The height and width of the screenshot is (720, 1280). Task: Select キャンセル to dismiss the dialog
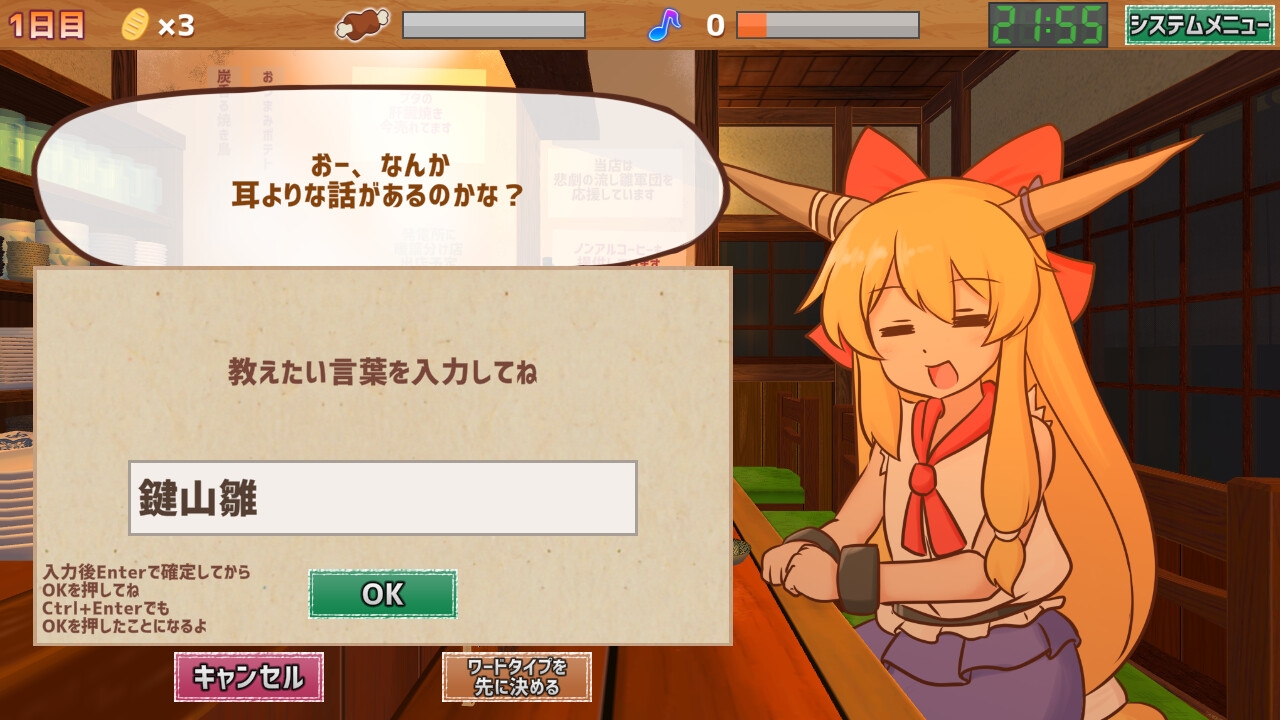pos(248,677)
